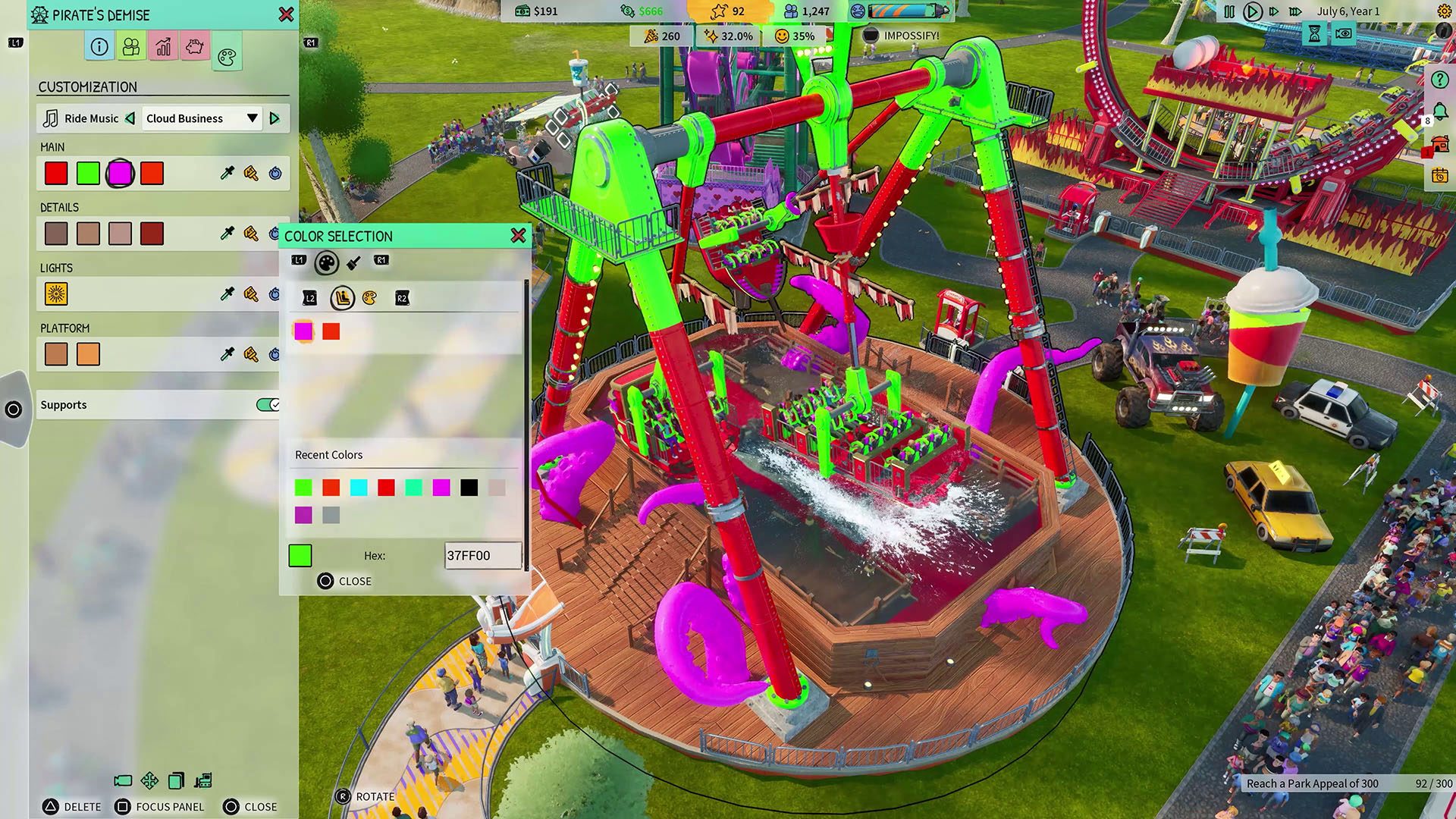The width and height of the screenshot is (1456, 819).
Task: Open the settings gear icon
Action: (x=1444, y=11)
